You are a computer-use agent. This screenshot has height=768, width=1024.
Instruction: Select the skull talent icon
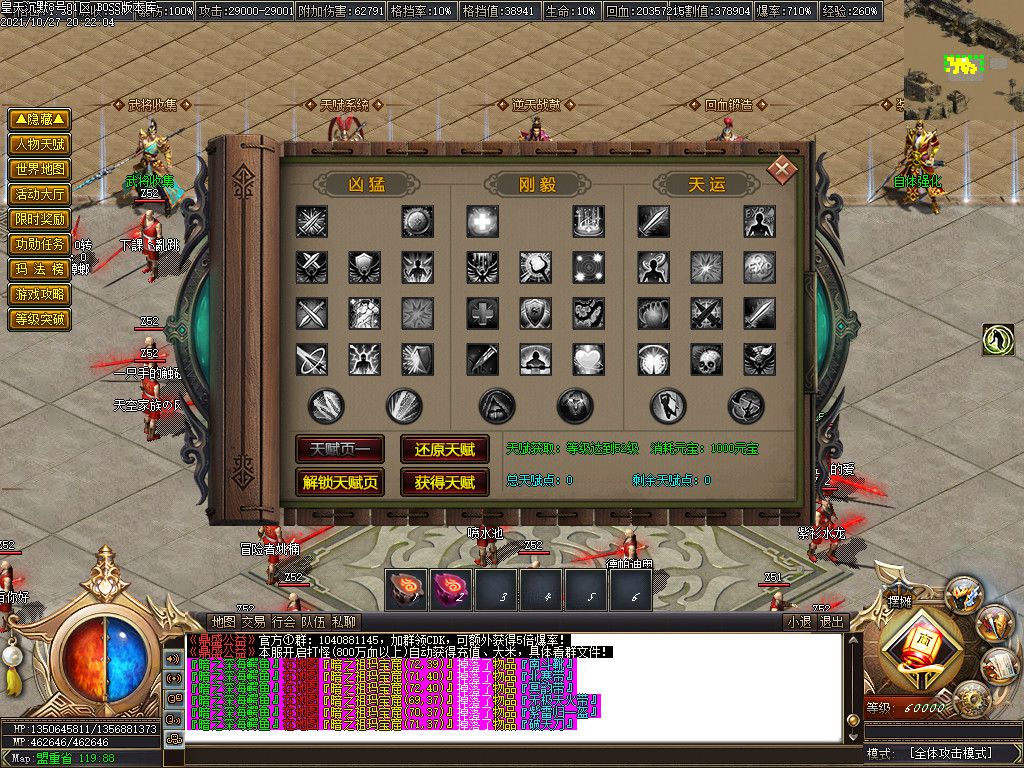click(706, 359)
